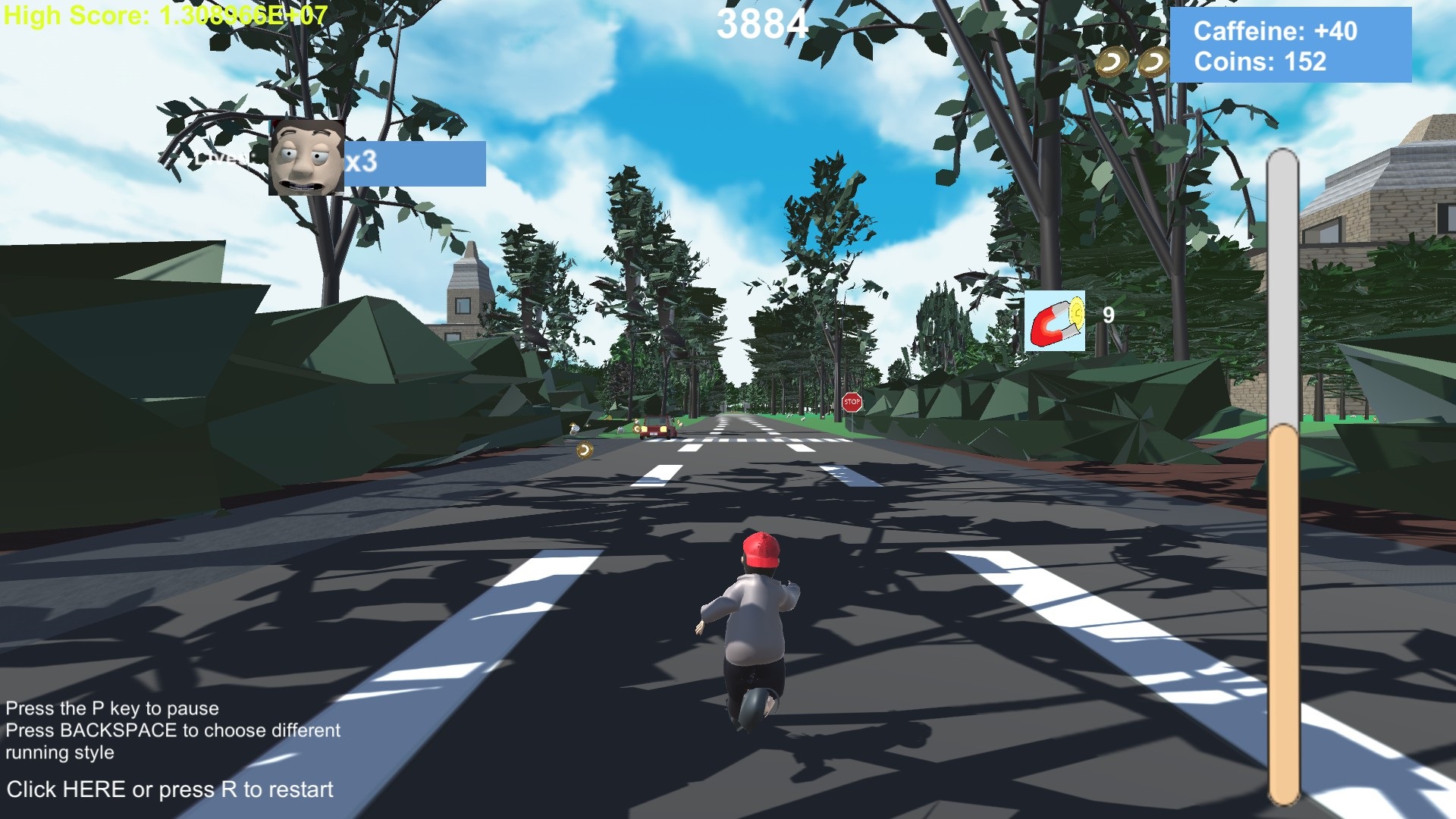
Task: Click the Caffeine: +40 readout
Action: [x=1274, y=32]
